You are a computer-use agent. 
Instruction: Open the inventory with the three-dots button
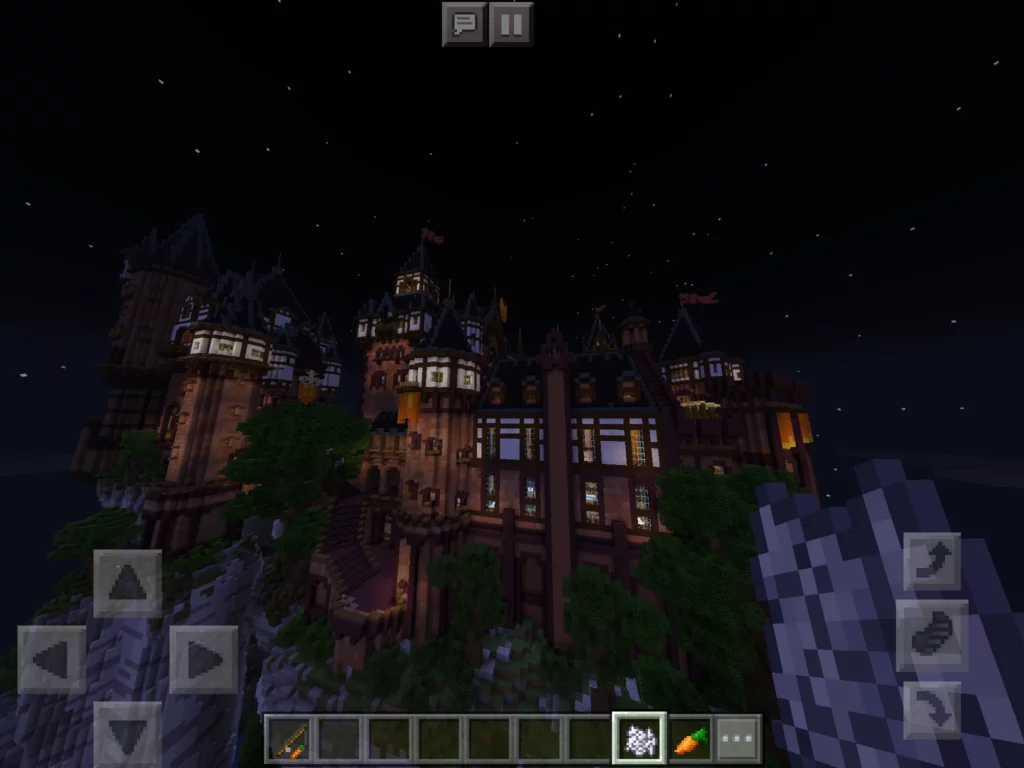click(x=738, y=740)
